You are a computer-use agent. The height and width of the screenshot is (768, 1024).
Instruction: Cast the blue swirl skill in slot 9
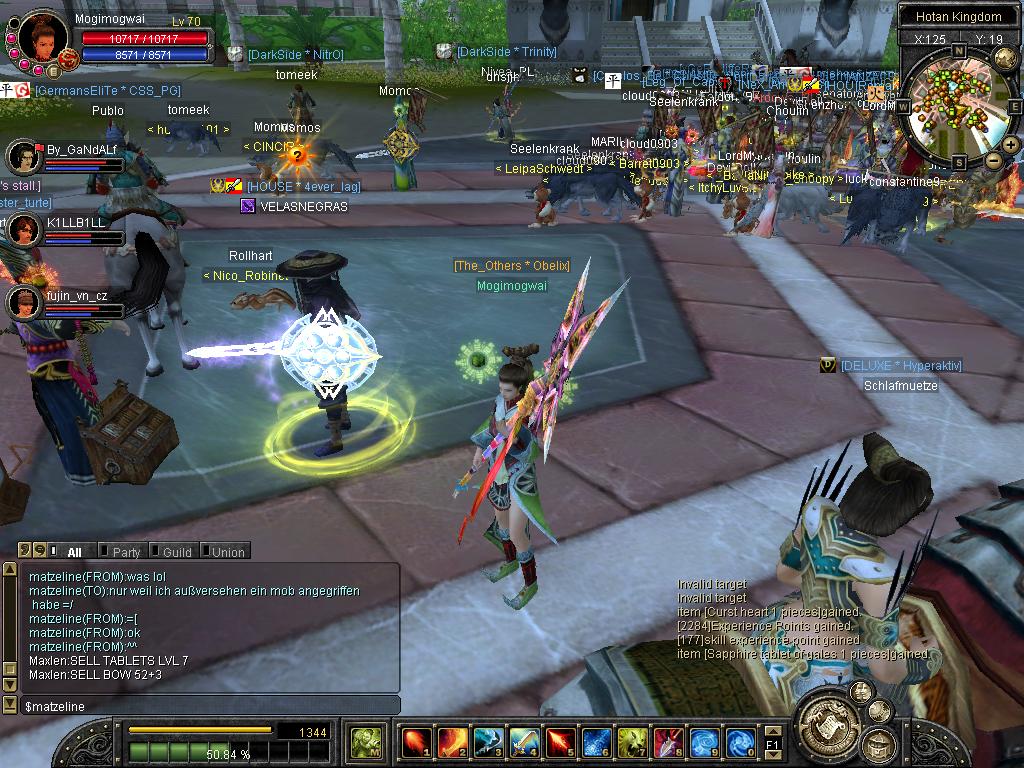704,742
